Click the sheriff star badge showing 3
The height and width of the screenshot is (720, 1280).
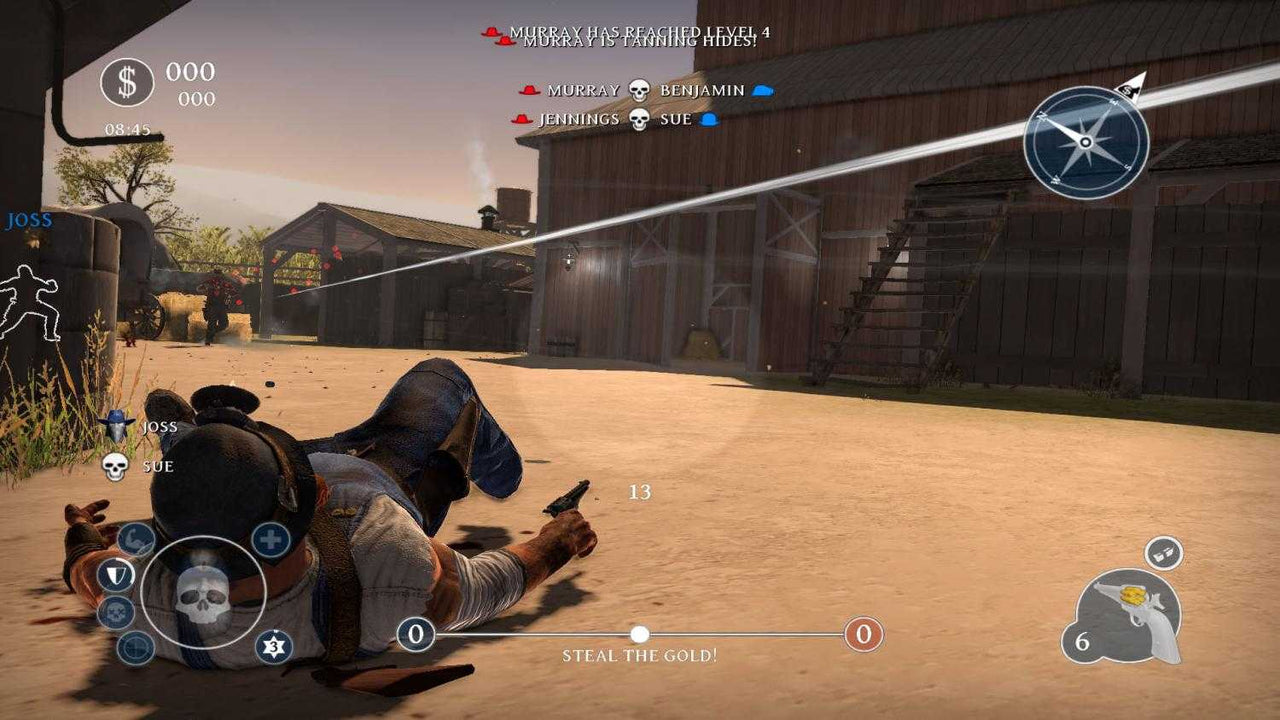275,646
